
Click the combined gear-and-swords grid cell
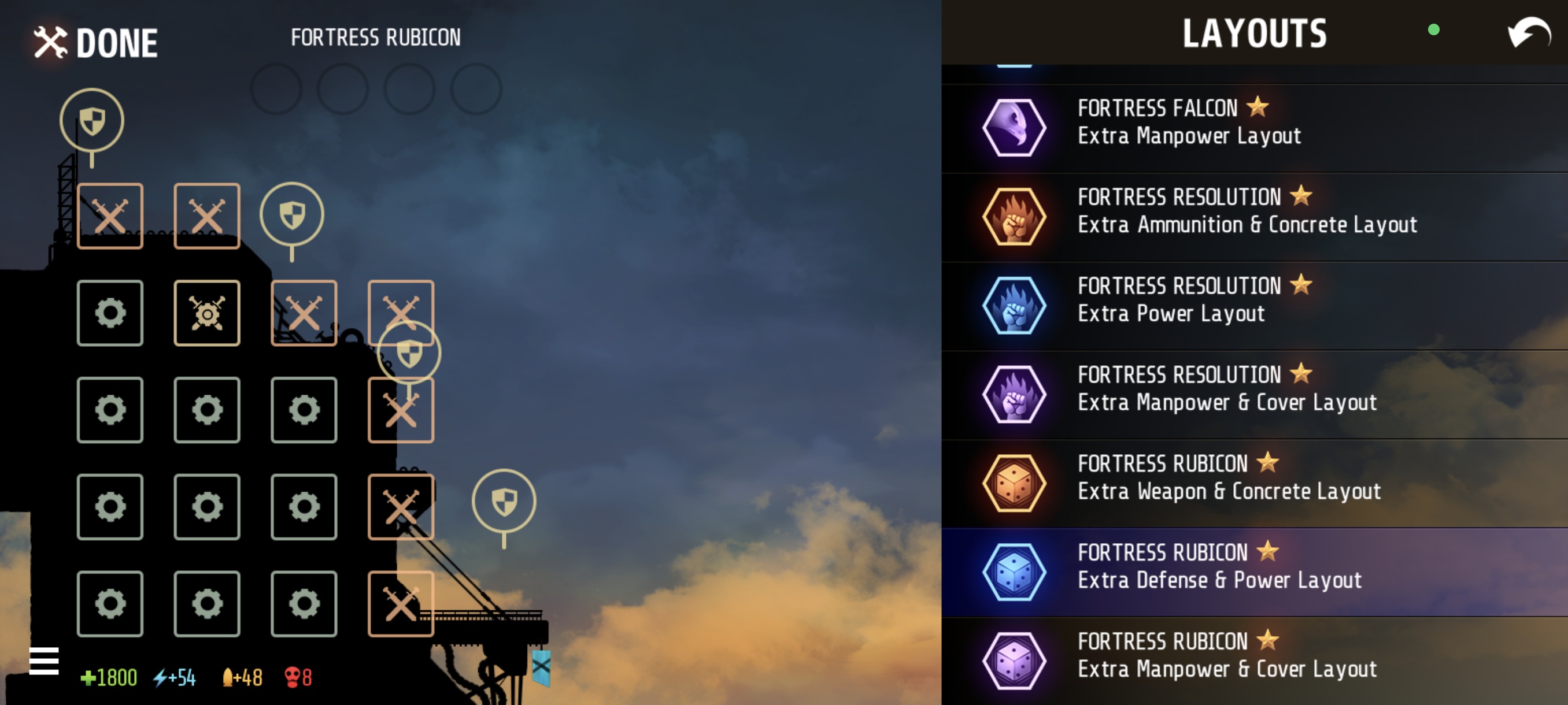pyautogui.click(x=207, y=312)
